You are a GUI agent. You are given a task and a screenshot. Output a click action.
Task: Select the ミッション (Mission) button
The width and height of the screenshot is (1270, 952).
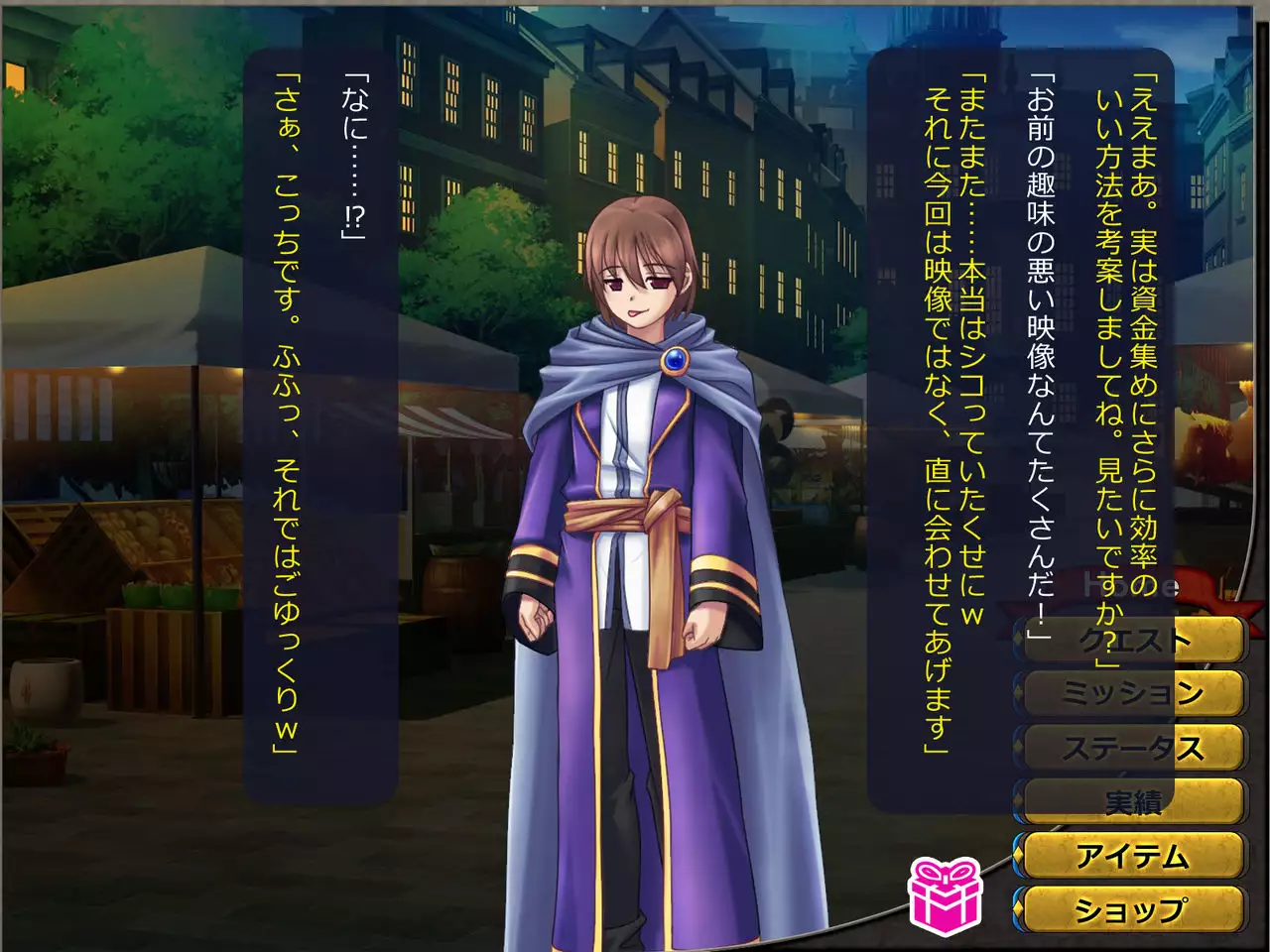point(1132,693)
